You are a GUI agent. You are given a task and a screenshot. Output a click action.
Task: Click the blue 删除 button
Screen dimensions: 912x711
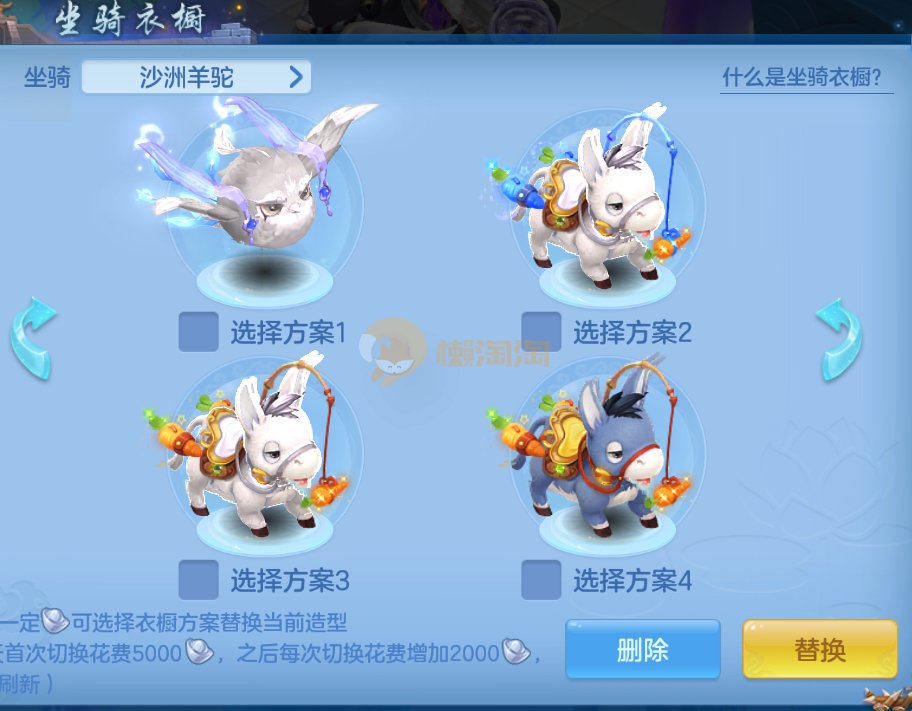click(642, 650)
